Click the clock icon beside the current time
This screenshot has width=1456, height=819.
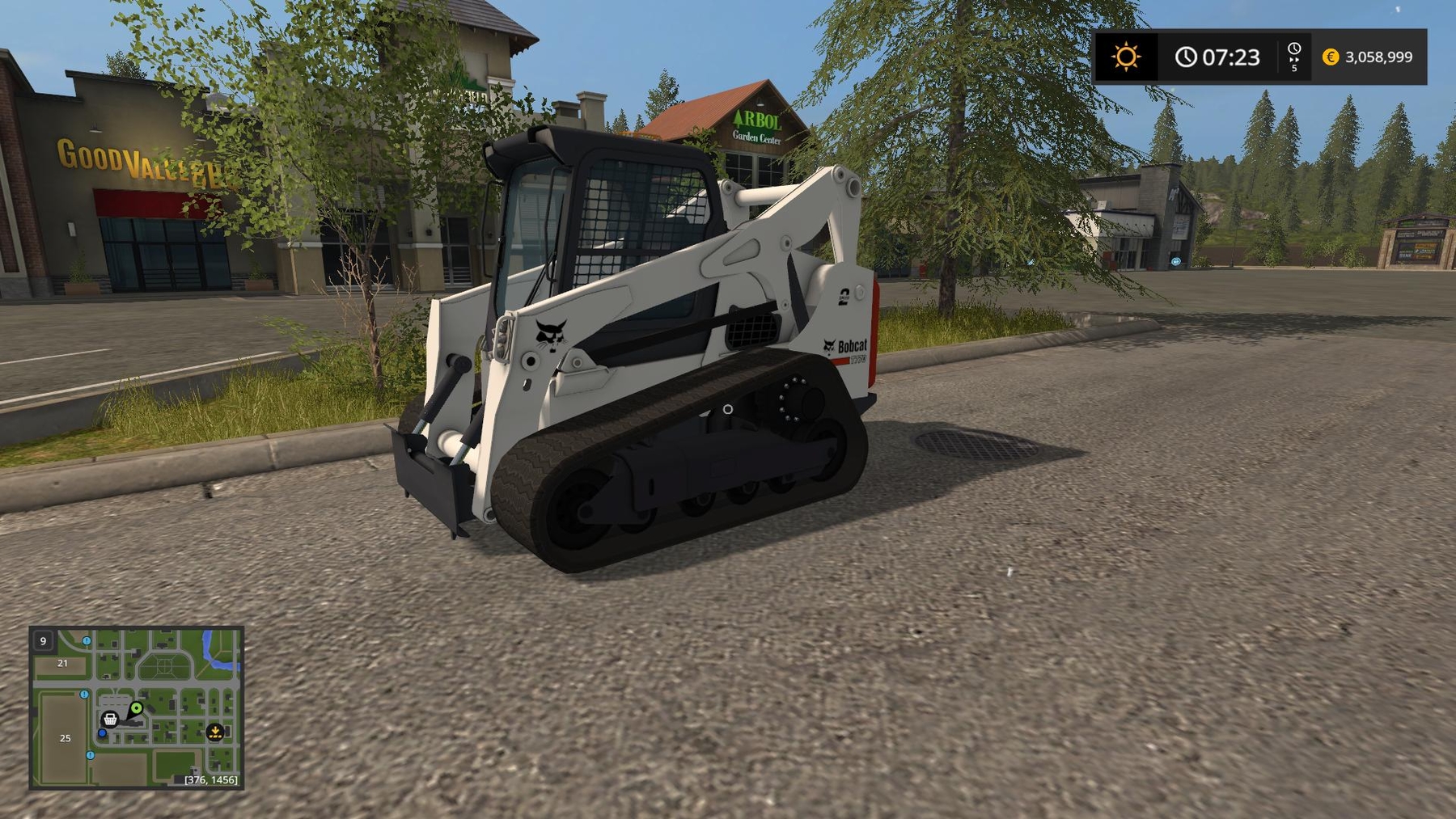pyautogui.click(x=1186, y=57)
